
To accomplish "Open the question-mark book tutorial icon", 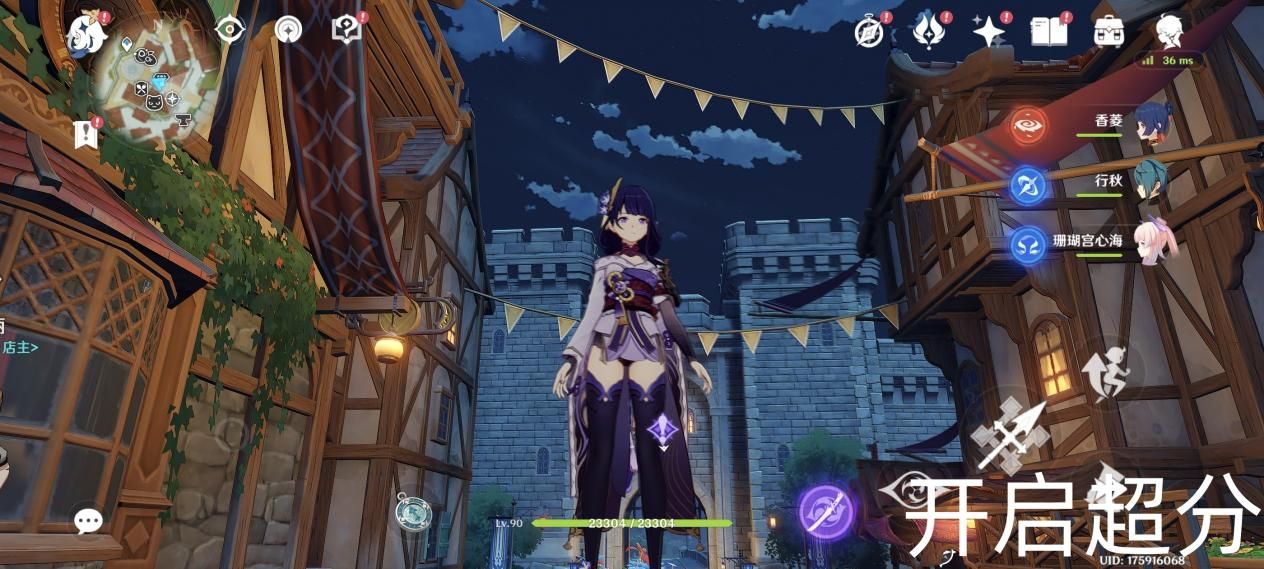I will point(347,30).
